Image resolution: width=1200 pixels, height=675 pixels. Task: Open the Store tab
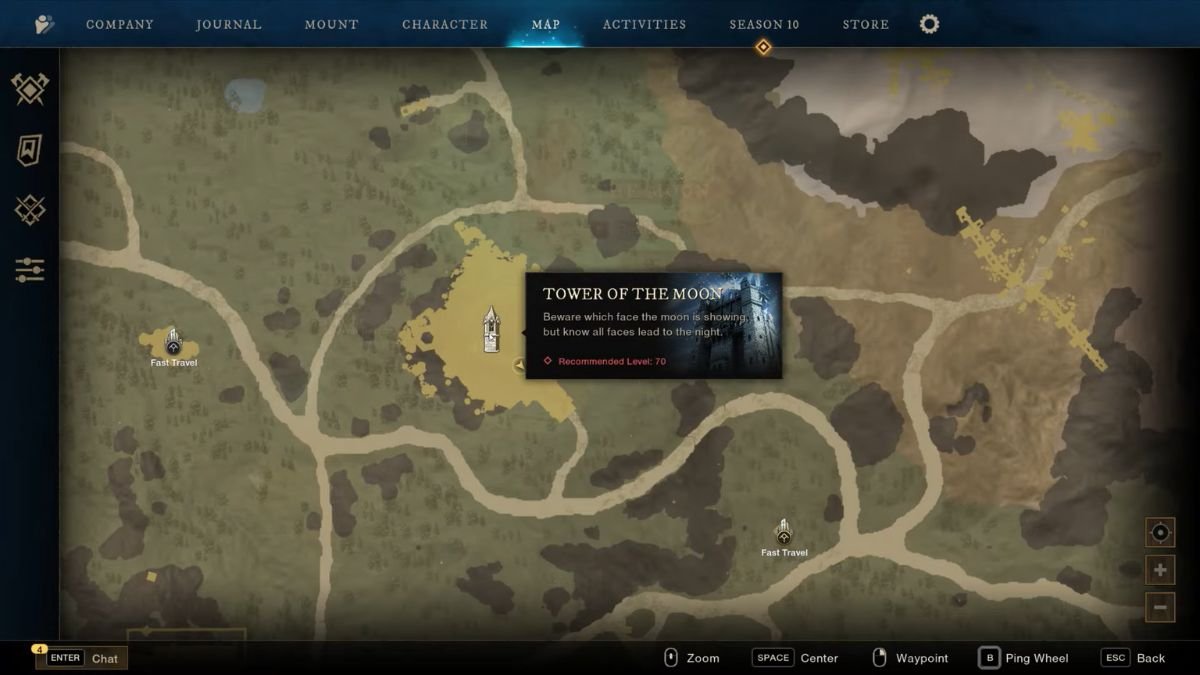coord(866,24)
